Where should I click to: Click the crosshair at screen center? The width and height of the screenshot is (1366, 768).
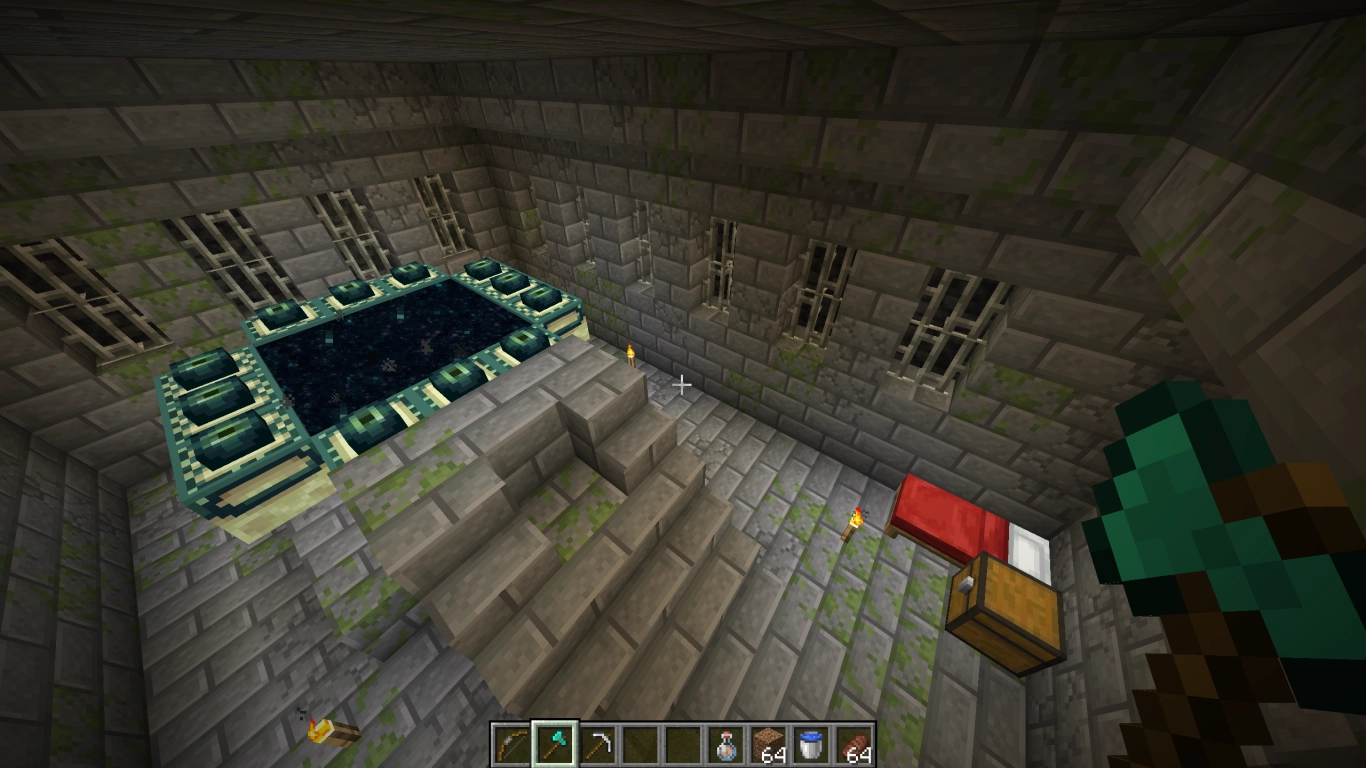683,384
